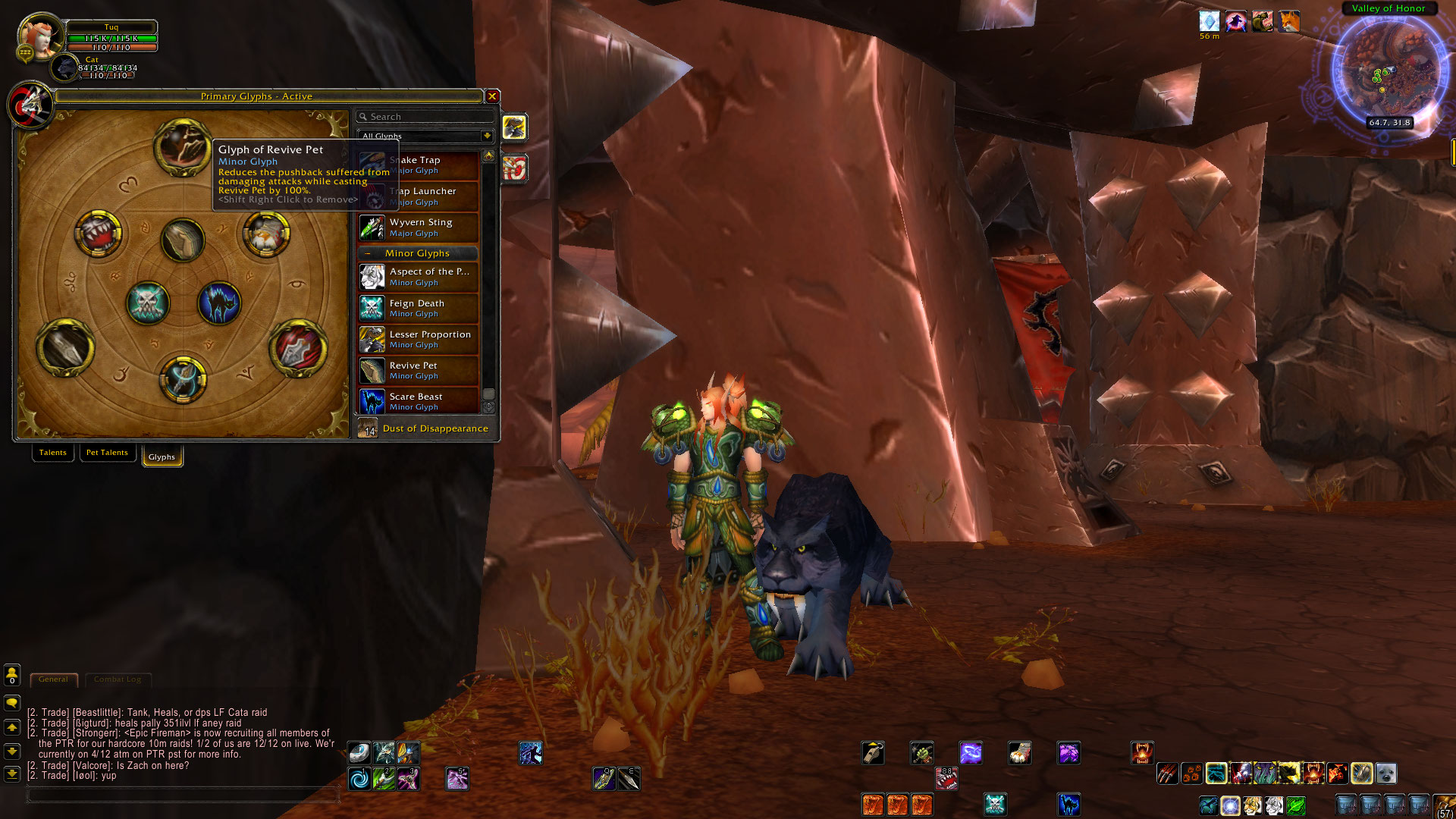The image size is (1456, 819).
Task: Click the black cat ability icon on the action bar
Action: click(x=1069, y=805)
